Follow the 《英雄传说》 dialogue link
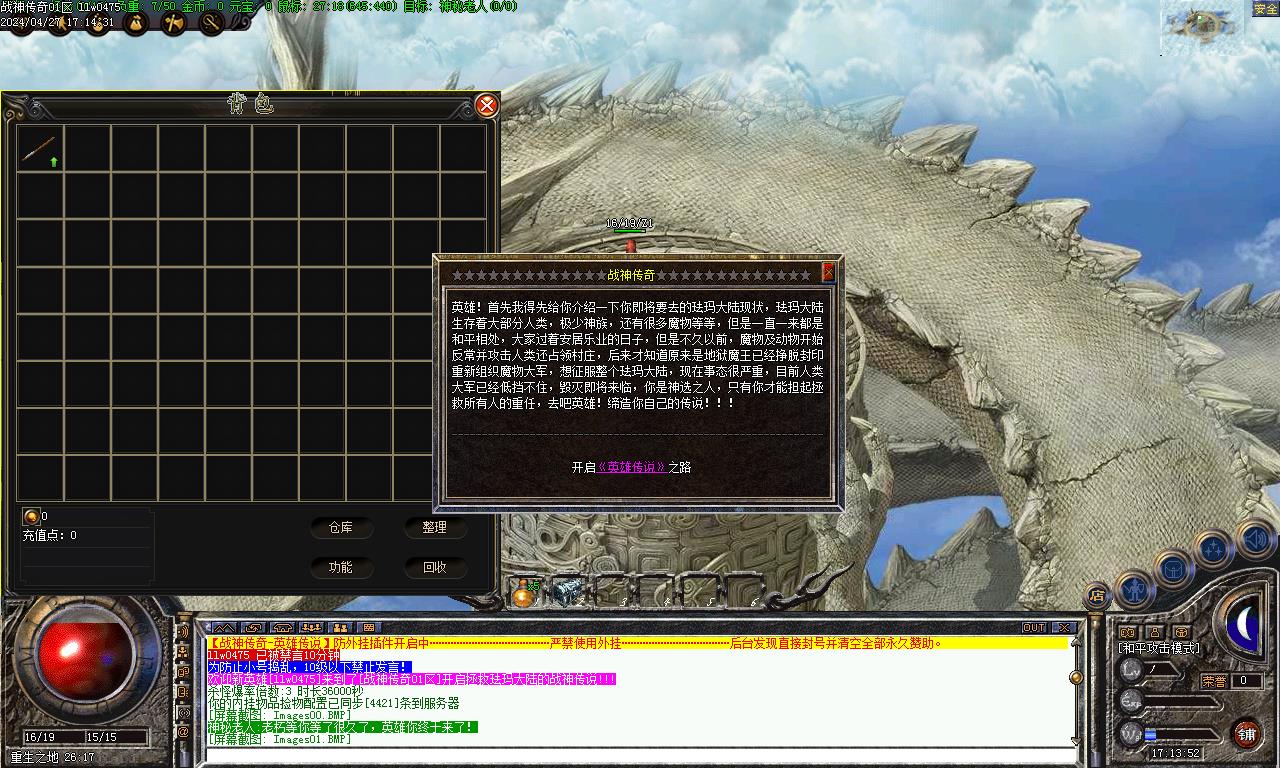Viewport: 1280px width, 768px height. tap(631, 467)
